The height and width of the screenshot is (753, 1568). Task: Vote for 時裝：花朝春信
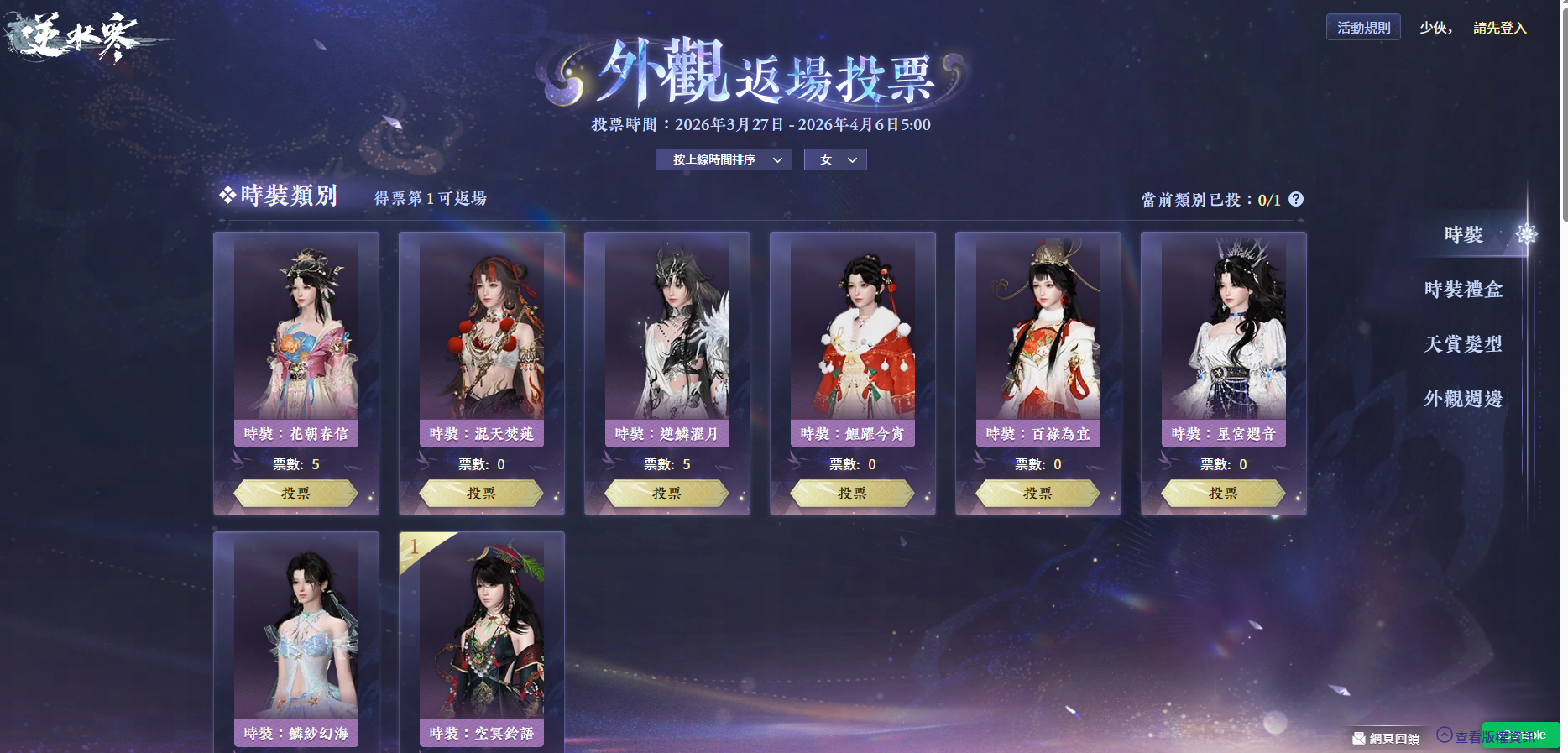tap(295, 494)
